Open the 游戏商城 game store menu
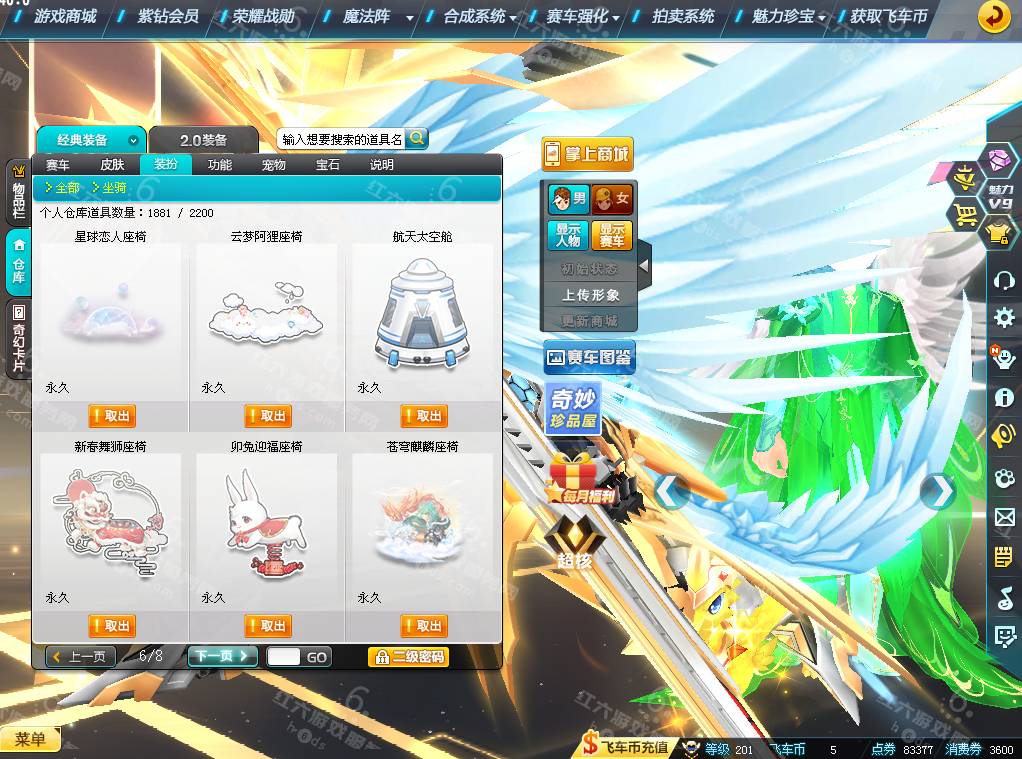This screenshot has width=1022, height=759. (x=65, y=16)
